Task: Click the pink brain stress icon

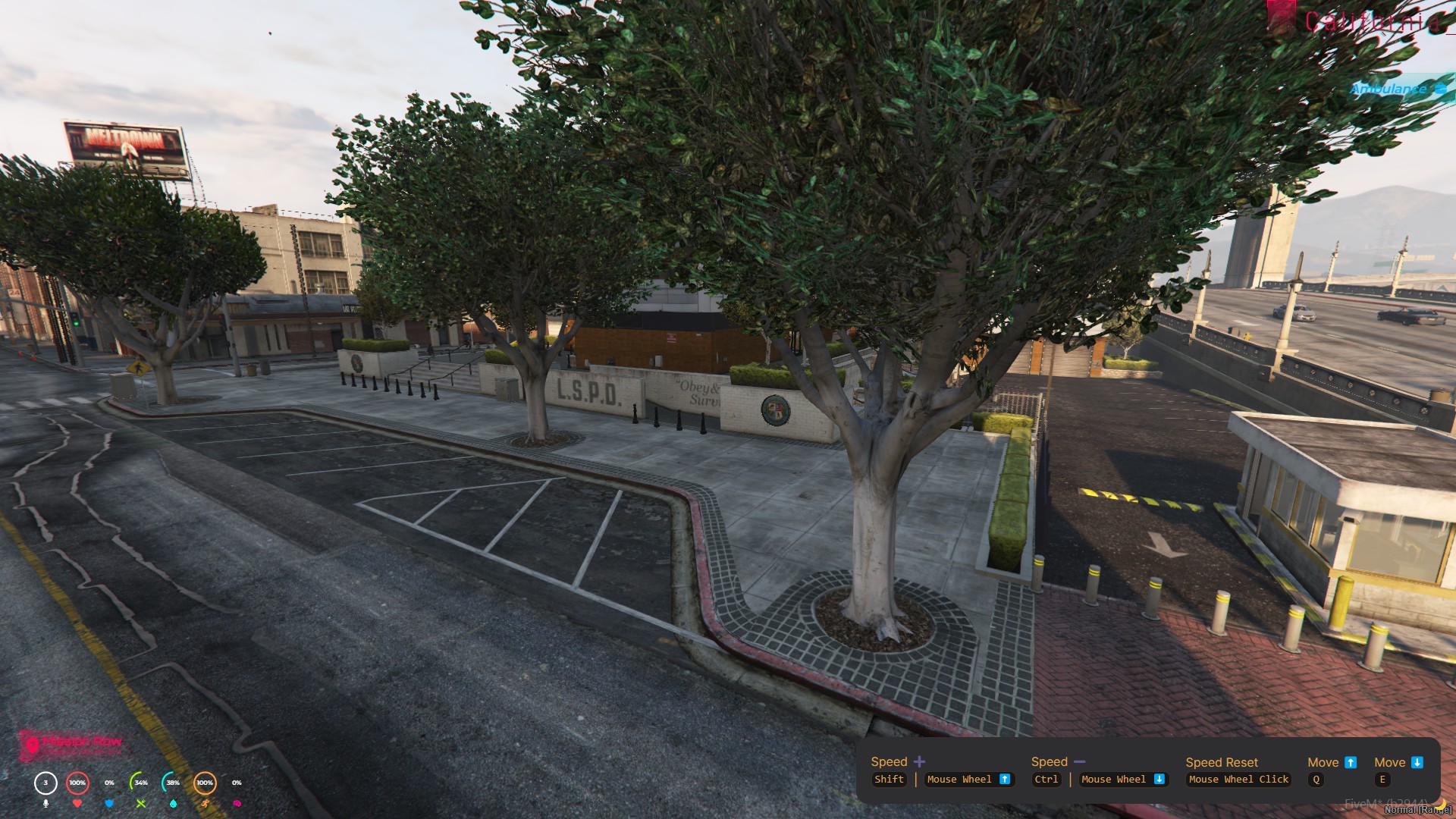Action: point(237,803)
